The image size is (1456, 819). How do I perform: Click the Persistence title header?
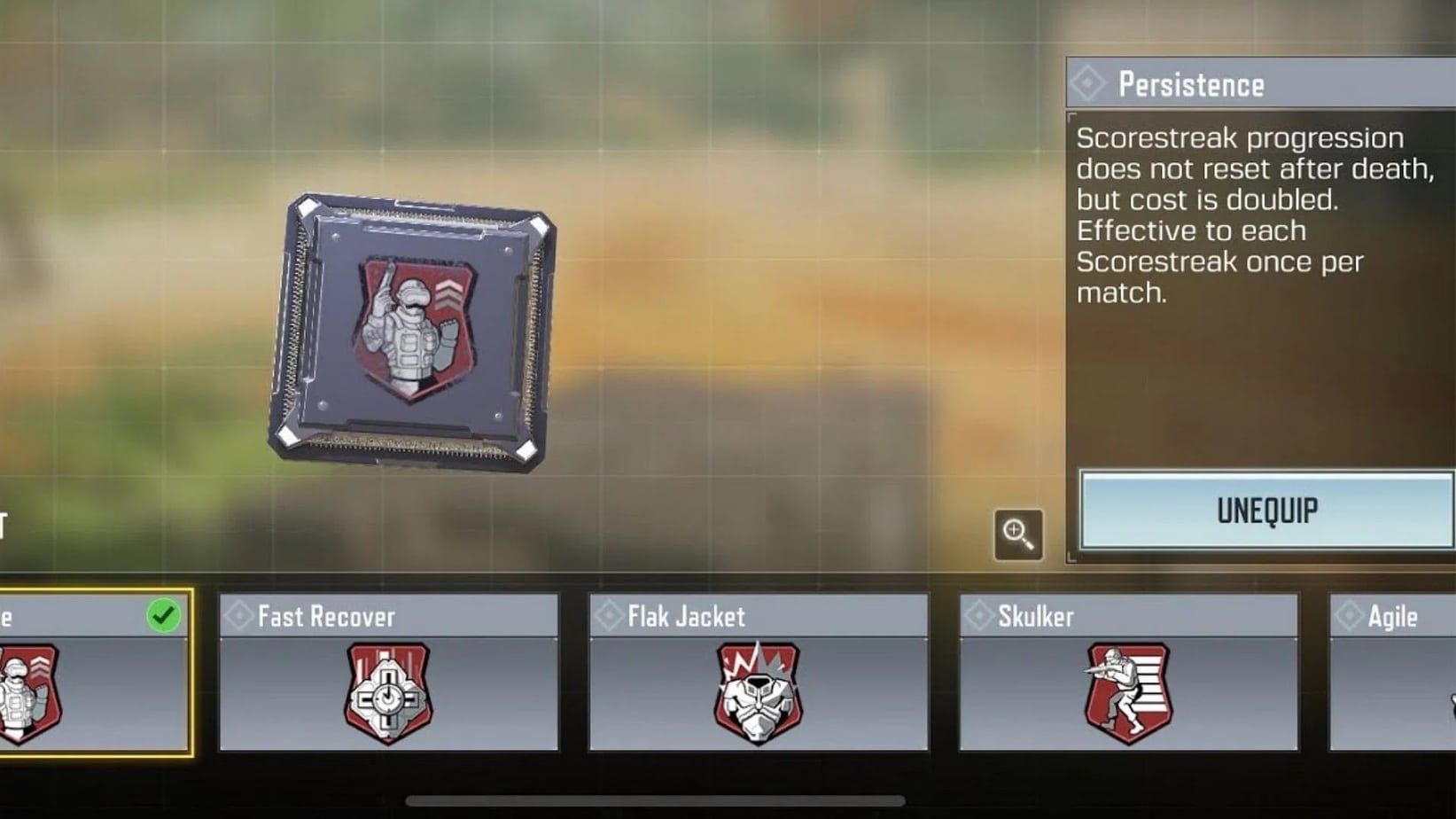[1190, 85]
